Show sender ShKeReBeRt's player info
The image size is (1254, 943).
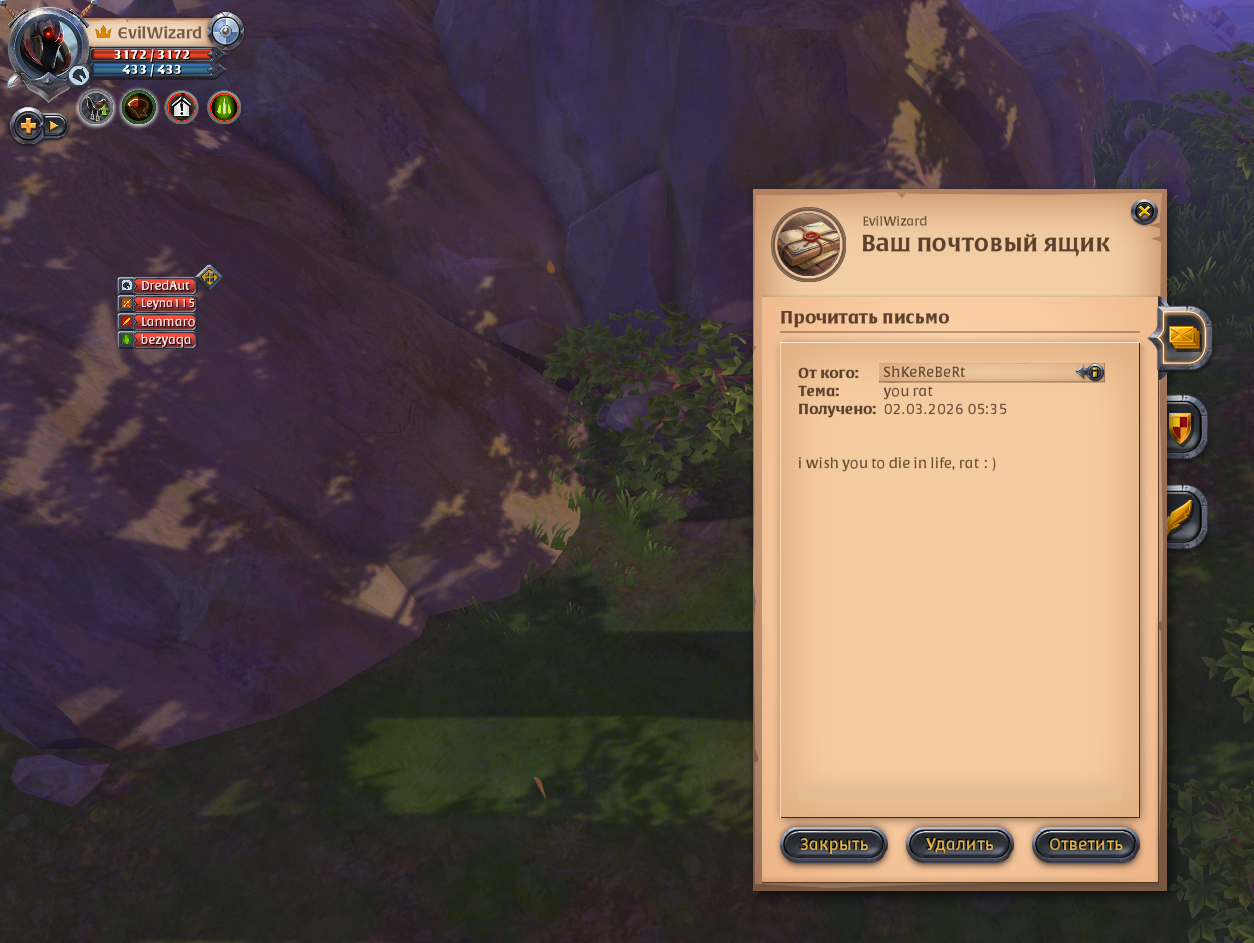(1092, 373)
